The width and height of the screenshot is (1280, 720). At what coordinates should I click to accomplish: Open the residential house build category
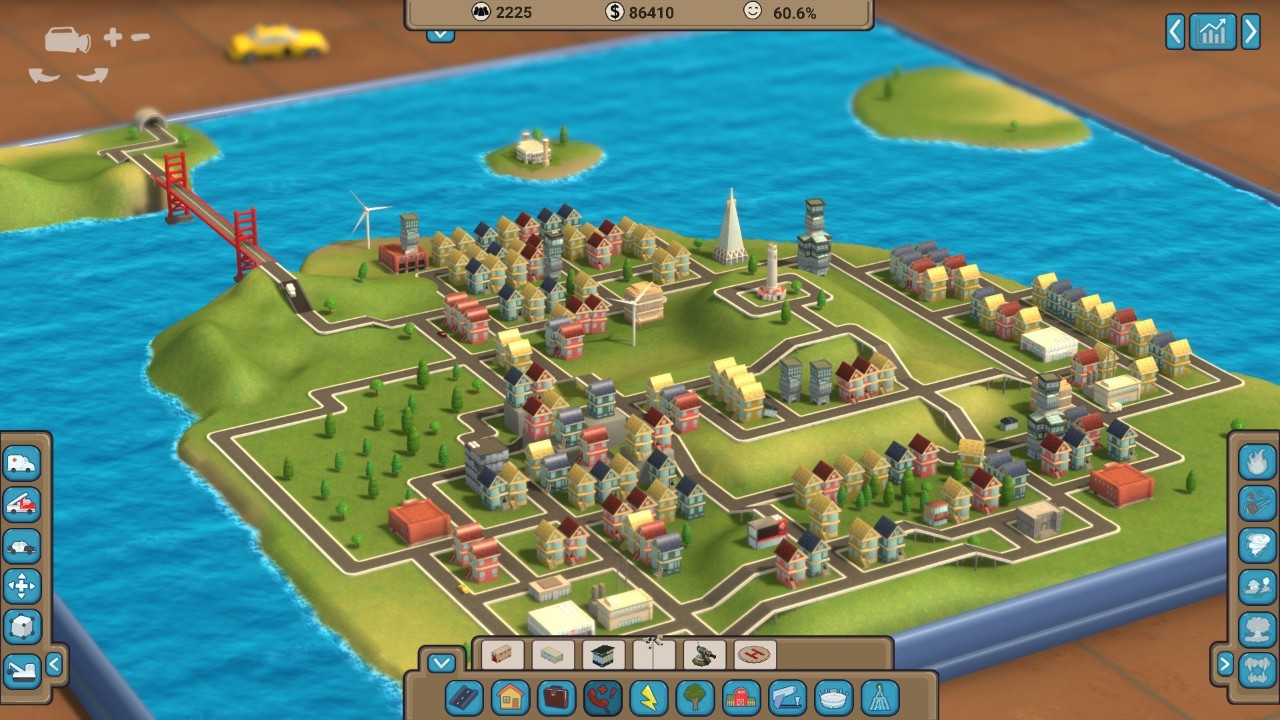tap(510, 696)
